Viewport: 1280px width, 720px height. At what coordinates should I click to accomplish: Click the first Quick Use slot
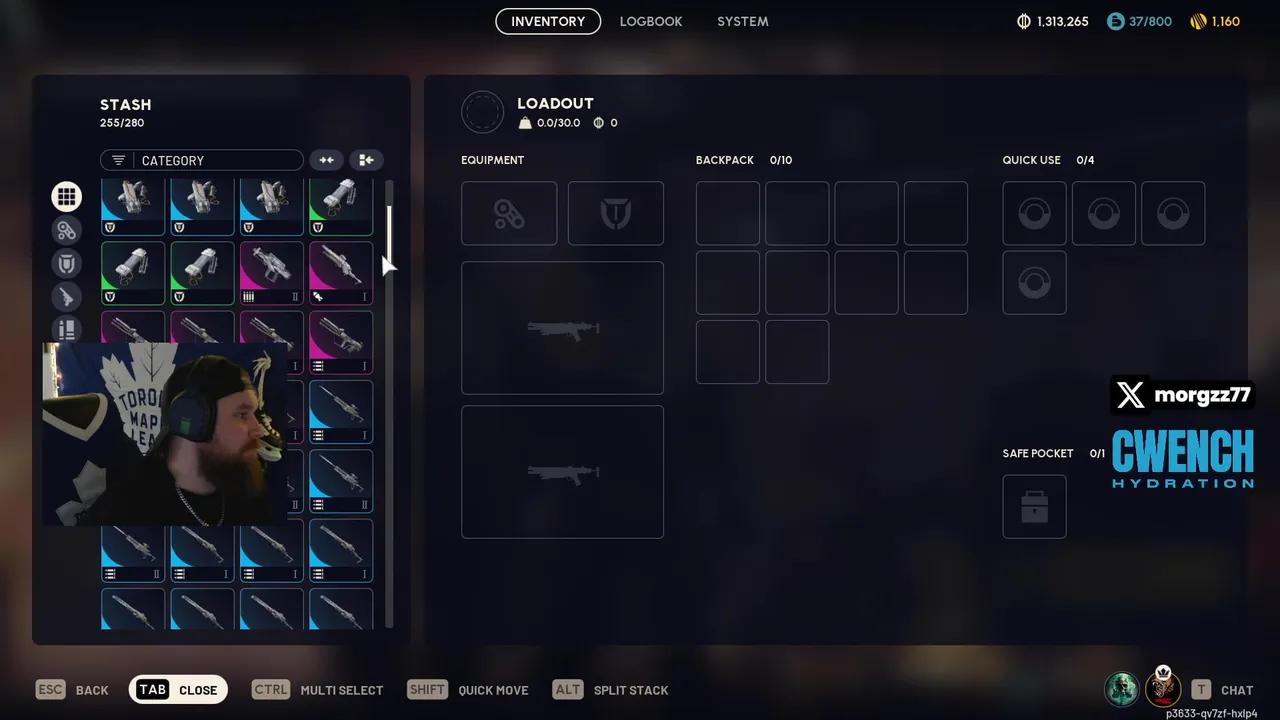(x=1034, y=213)
